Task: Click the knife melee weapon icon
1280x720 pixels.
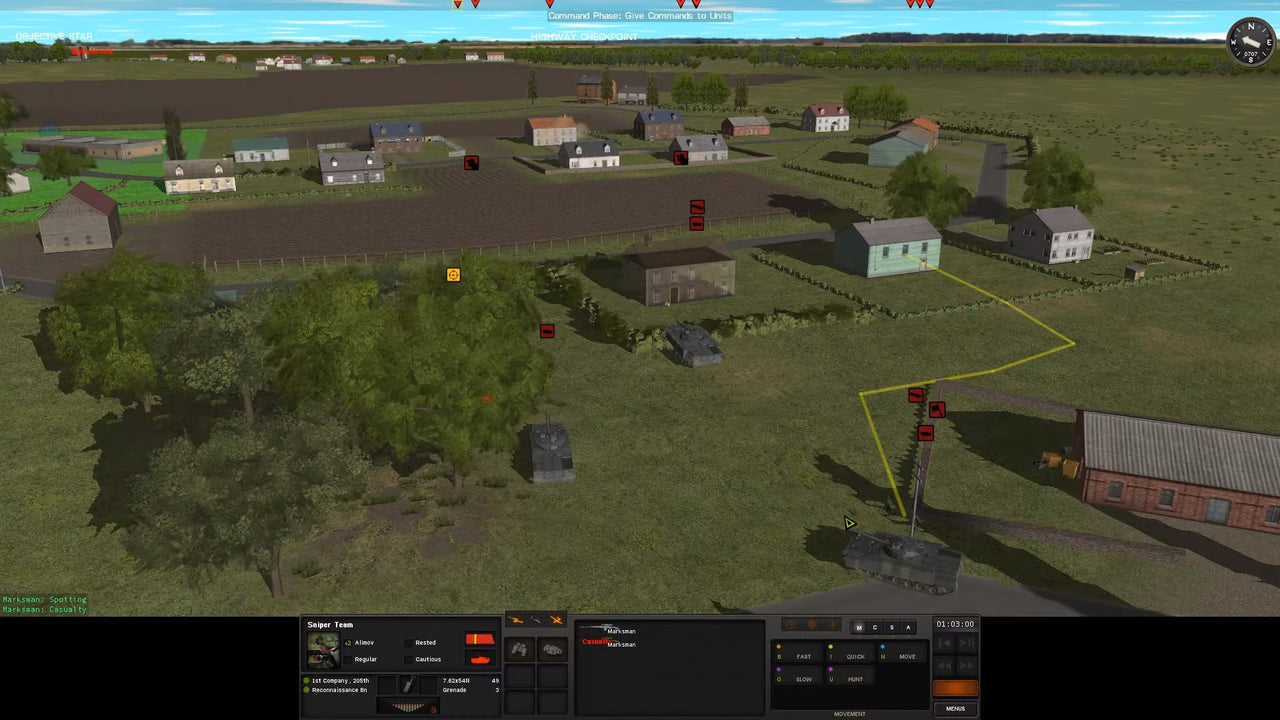Action: point(534,618)
